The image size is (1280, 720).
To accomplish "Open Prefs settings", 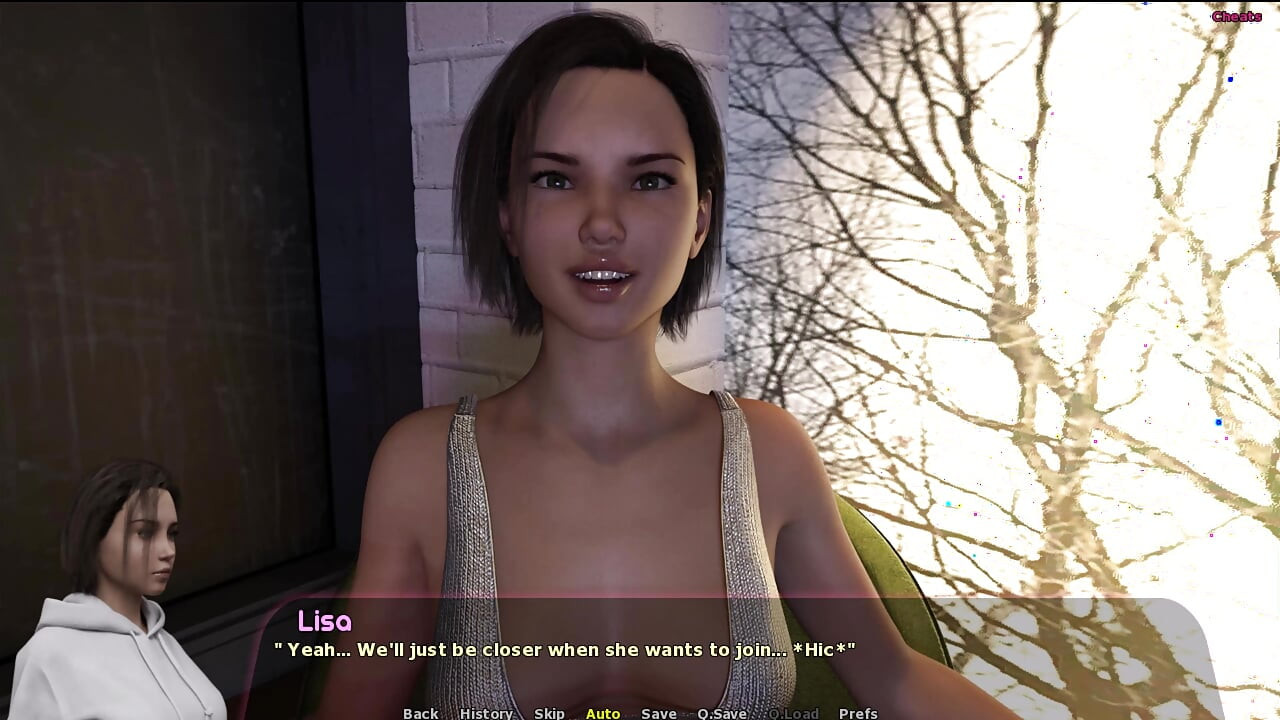I will (x=858, y=713).
